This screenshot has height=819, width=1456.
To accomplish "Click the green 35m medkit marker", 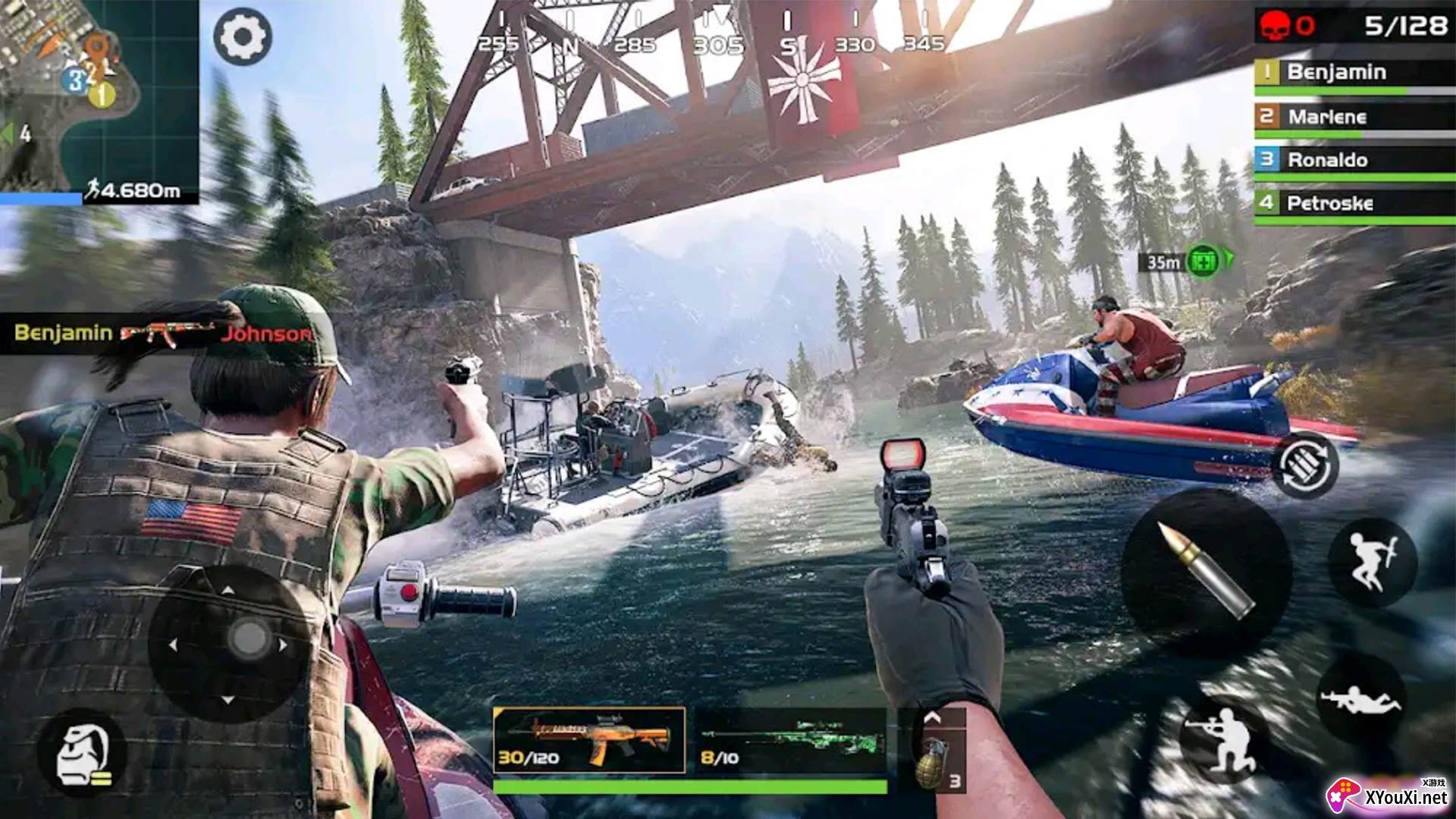I will tap(1203, 262).
